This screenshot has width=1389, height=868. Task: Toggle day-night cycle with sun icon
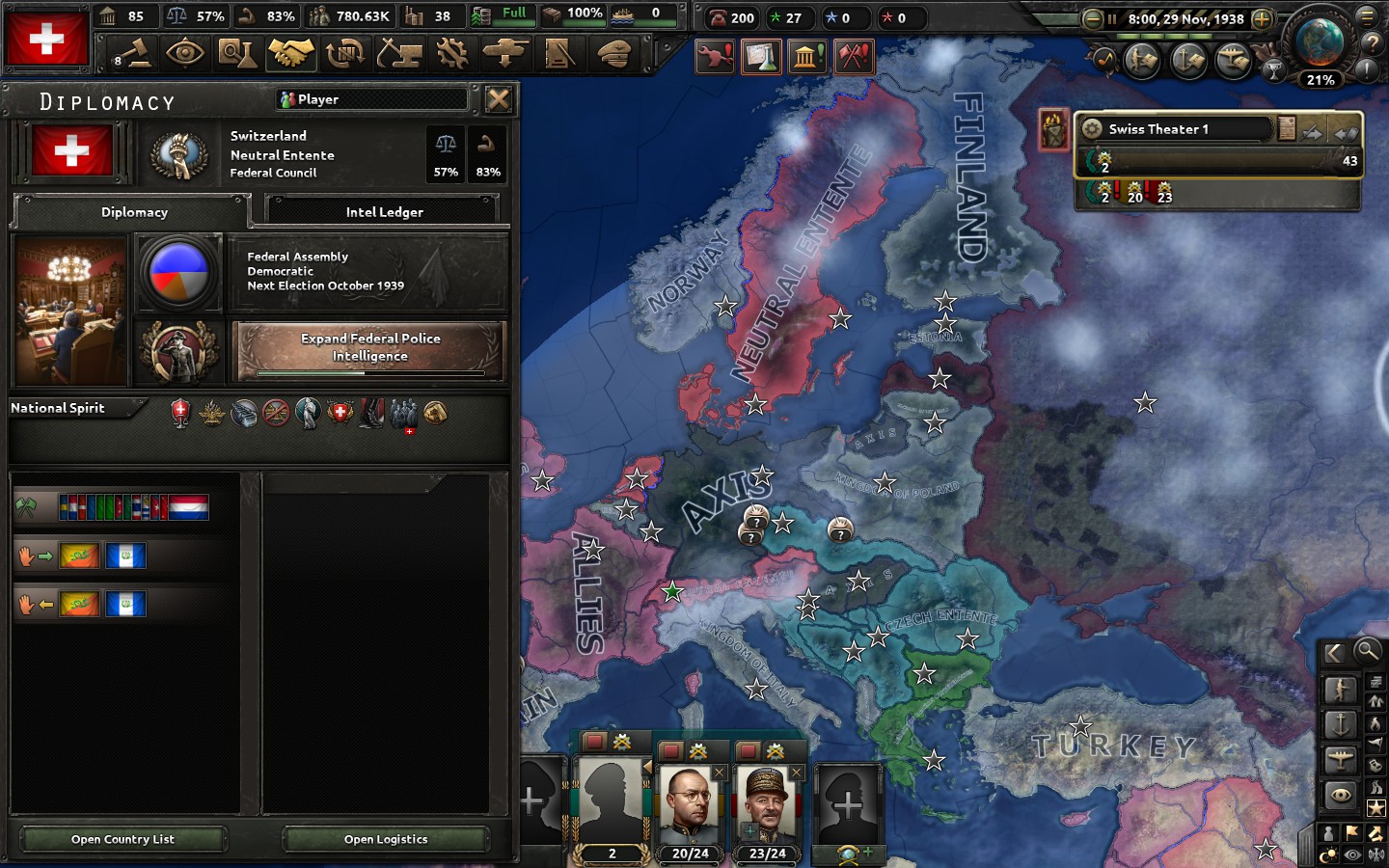coord(1330,853)
